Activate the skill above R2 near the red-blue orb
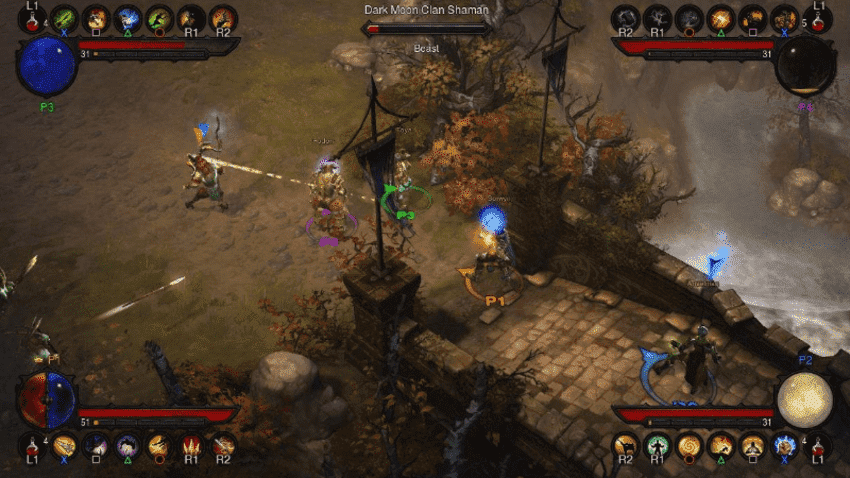The height and width of the screenshot is (478, 850). (223, 444)
